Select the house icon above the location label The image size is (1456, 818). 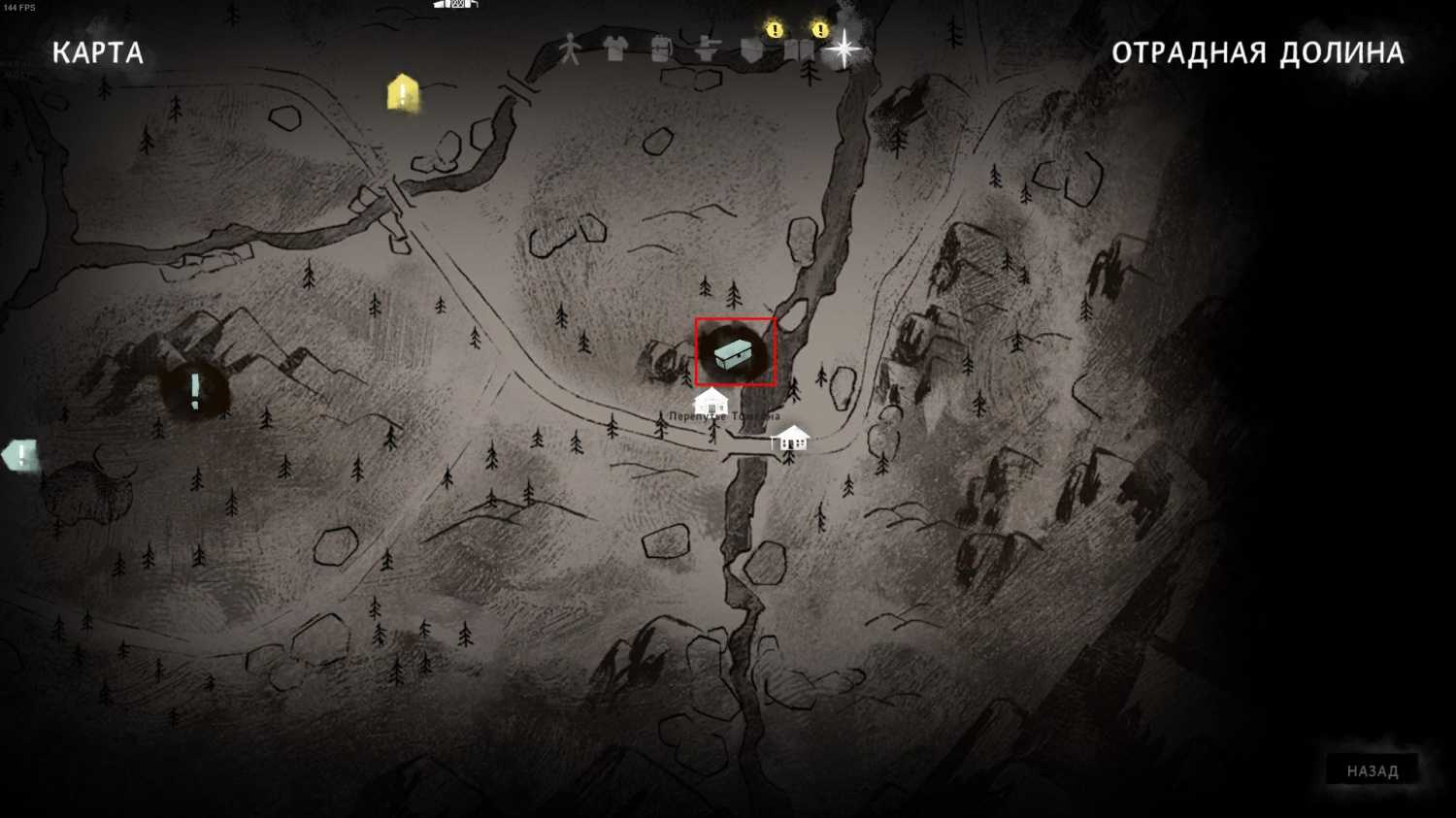(711, 400)
